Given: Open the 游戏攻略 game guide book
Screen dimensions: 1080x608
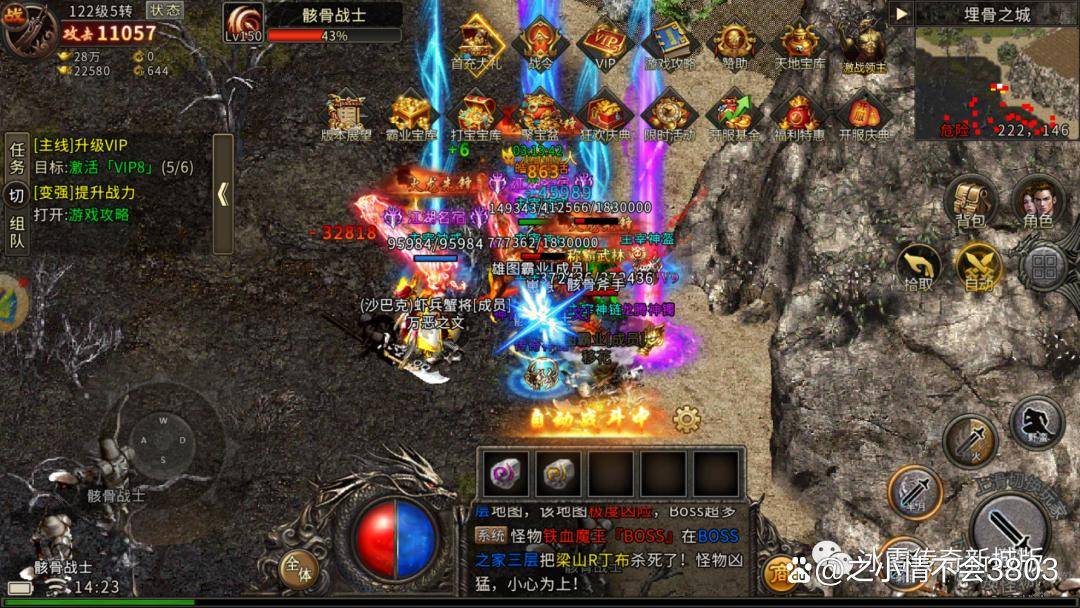Looking at the screenshot, I should [x=670, y=44].
